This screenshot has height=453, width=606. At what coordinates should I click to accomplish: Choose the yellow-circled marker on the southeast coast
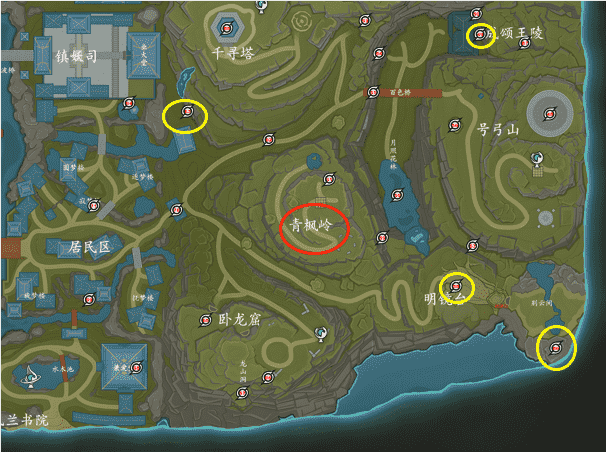(x=556, y=348)
